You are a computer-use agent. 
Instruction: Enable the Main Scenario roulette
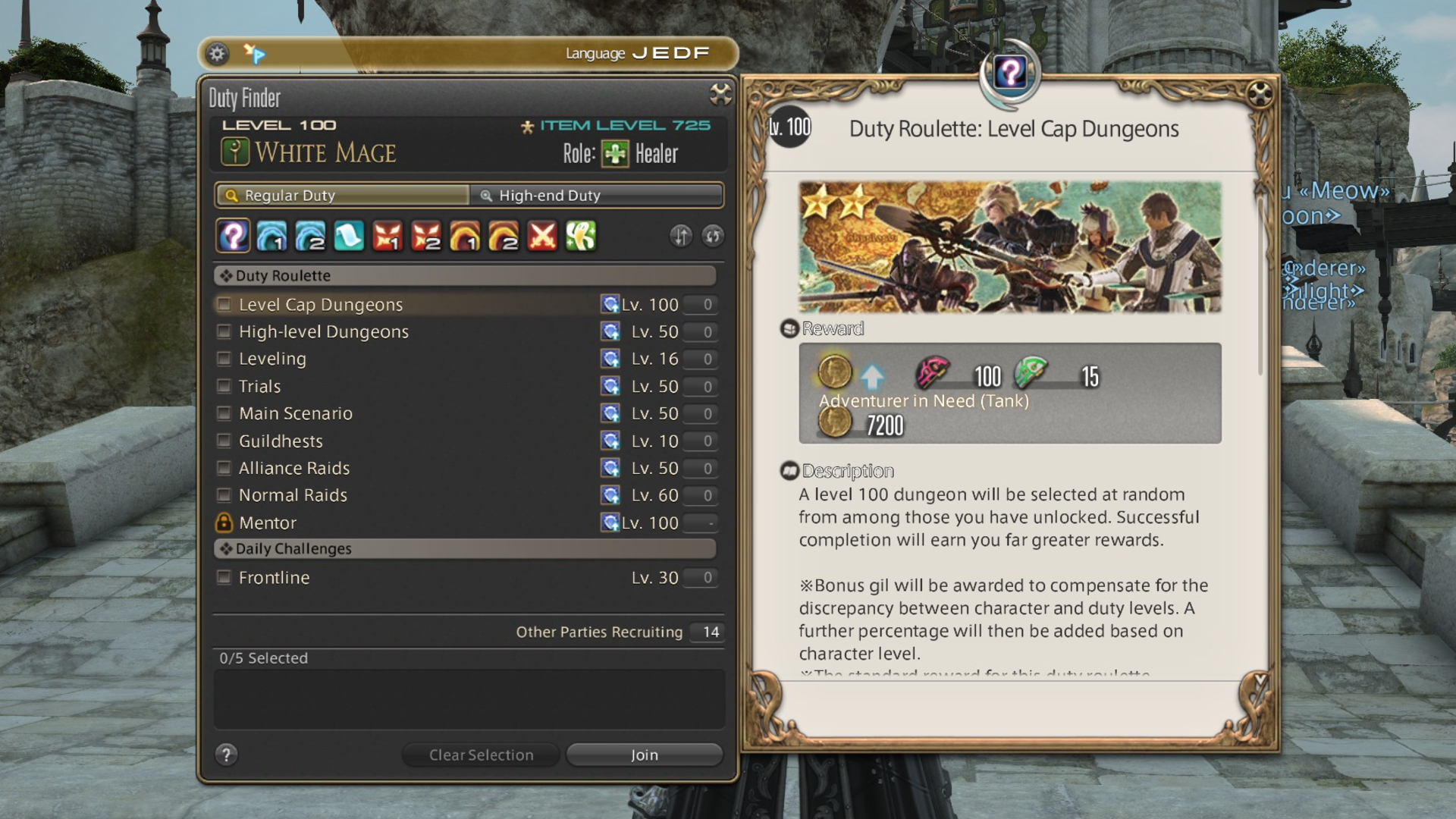pyautogui.click(x=224, y=413)
